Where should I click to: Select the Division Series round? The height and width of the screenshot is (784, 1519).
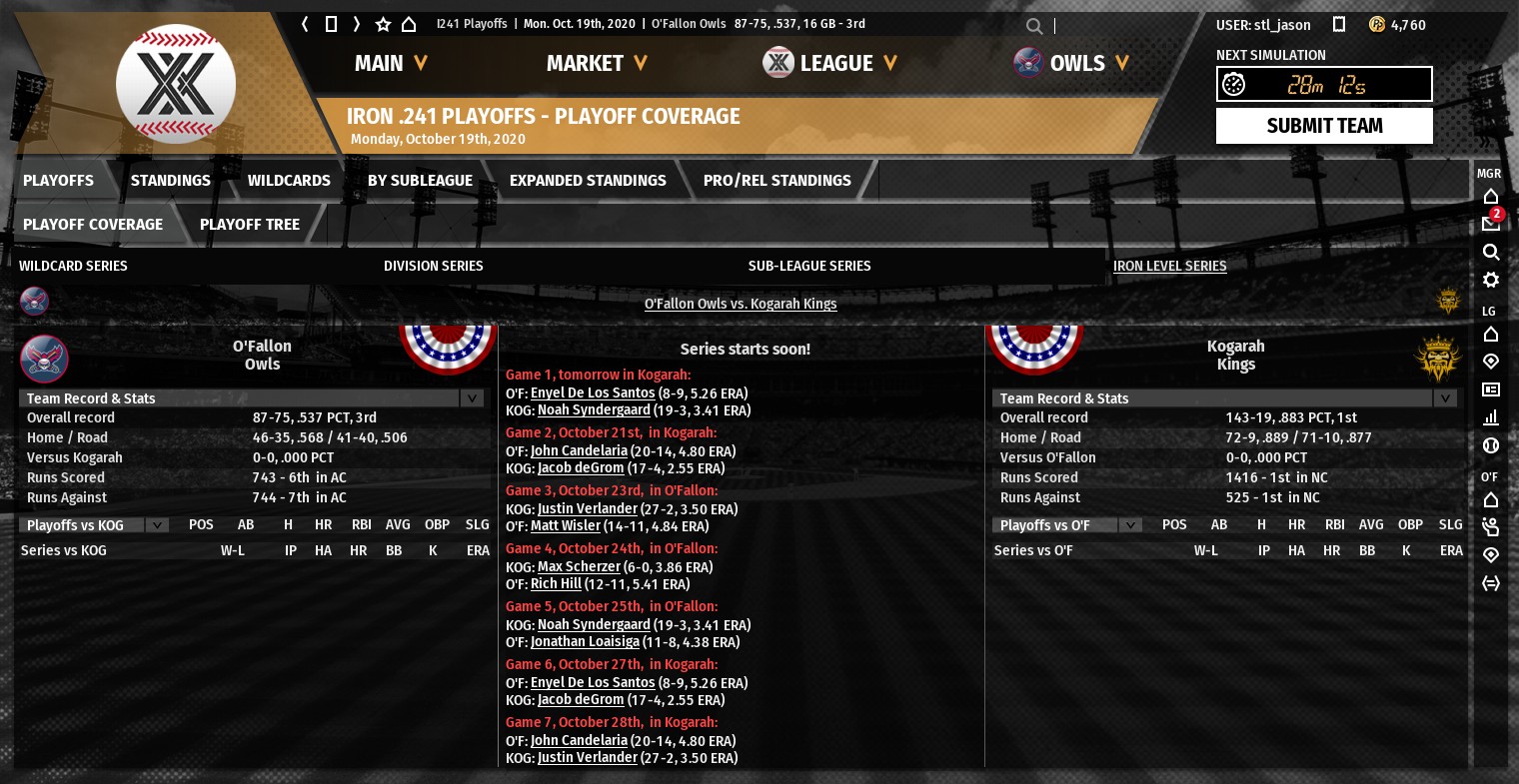(433, 266)
